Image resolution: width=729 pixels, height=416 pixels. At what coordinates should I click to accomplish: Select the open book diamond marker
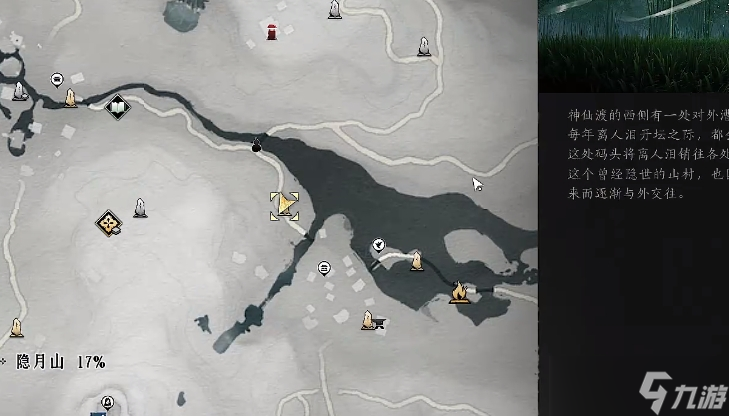[117, 105]
